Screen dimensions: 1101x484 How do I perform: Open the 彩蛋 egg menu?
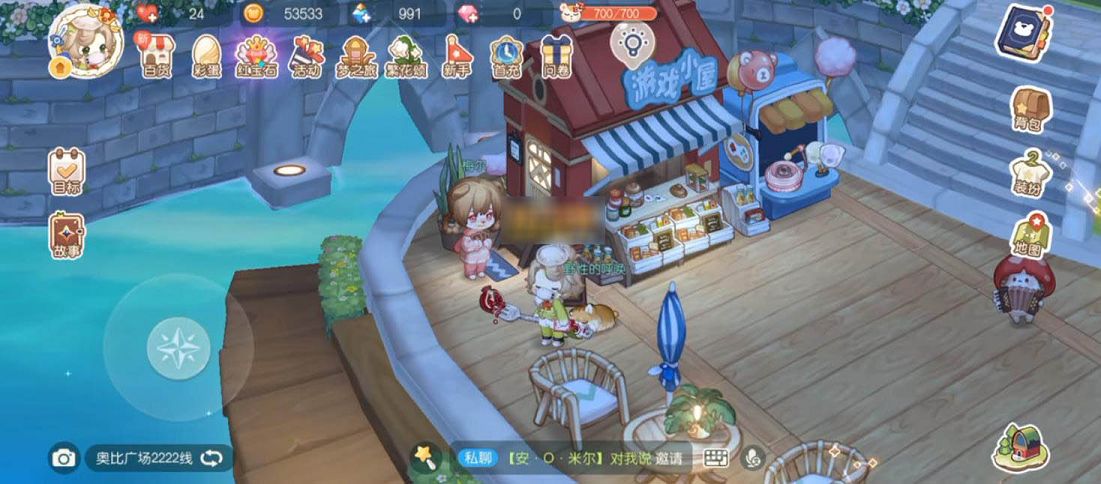coord(206,56)
